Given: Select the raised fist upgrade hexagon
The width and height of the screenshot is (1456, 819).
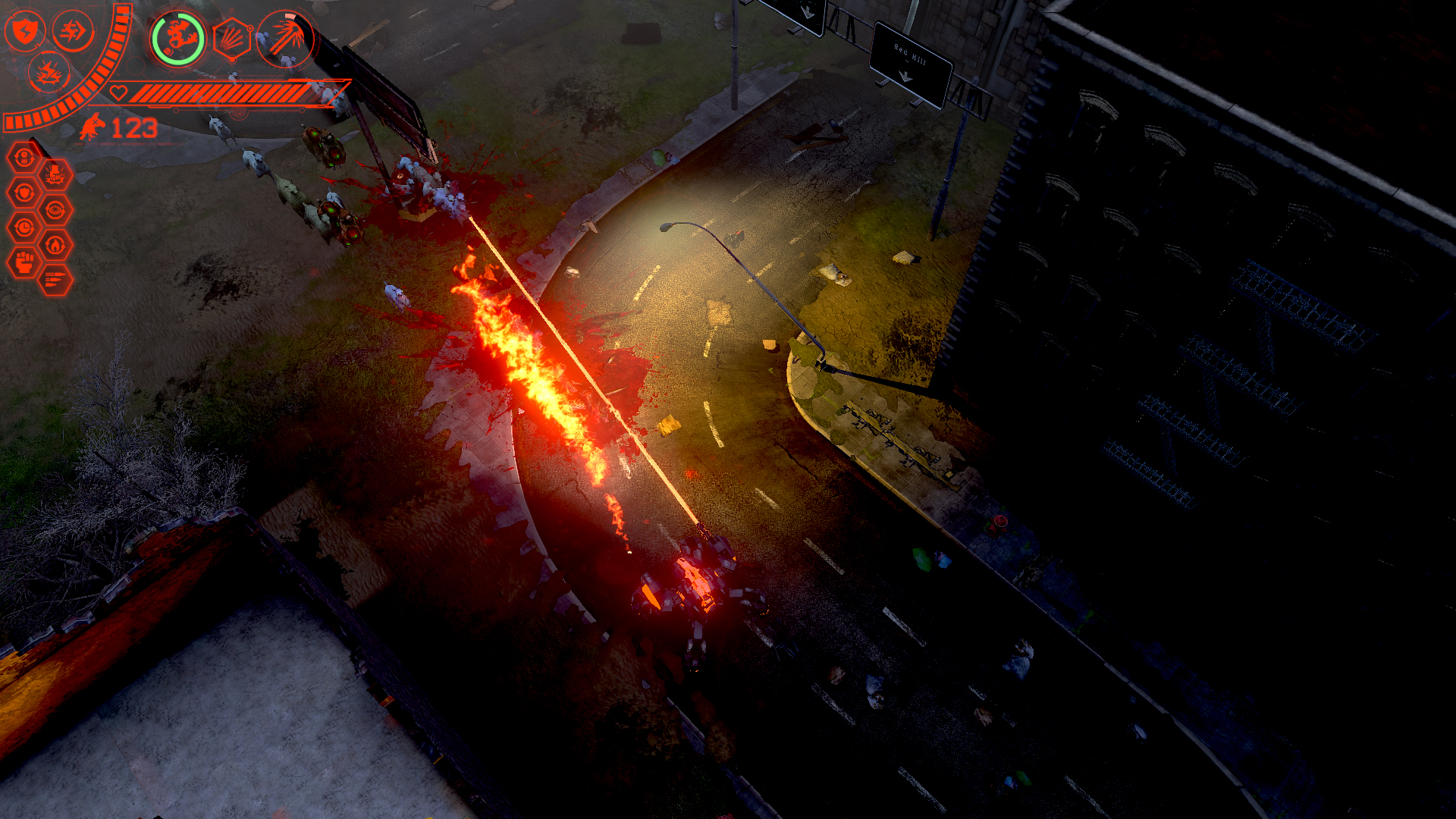Looking at the screenshot, I should click(26, 262).
